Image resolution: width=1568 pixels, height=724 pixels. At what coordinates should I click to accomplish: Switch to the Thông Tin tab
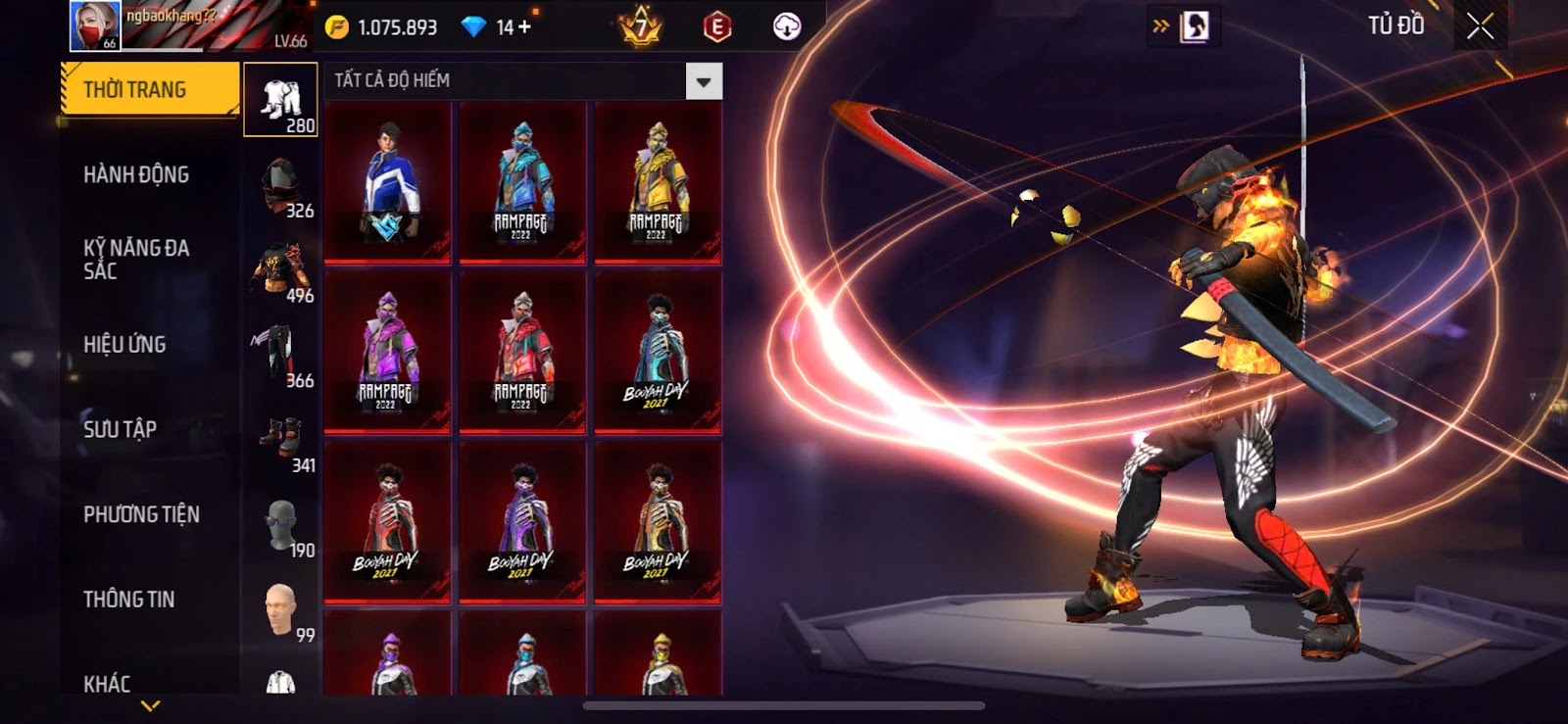click(128, 600)
